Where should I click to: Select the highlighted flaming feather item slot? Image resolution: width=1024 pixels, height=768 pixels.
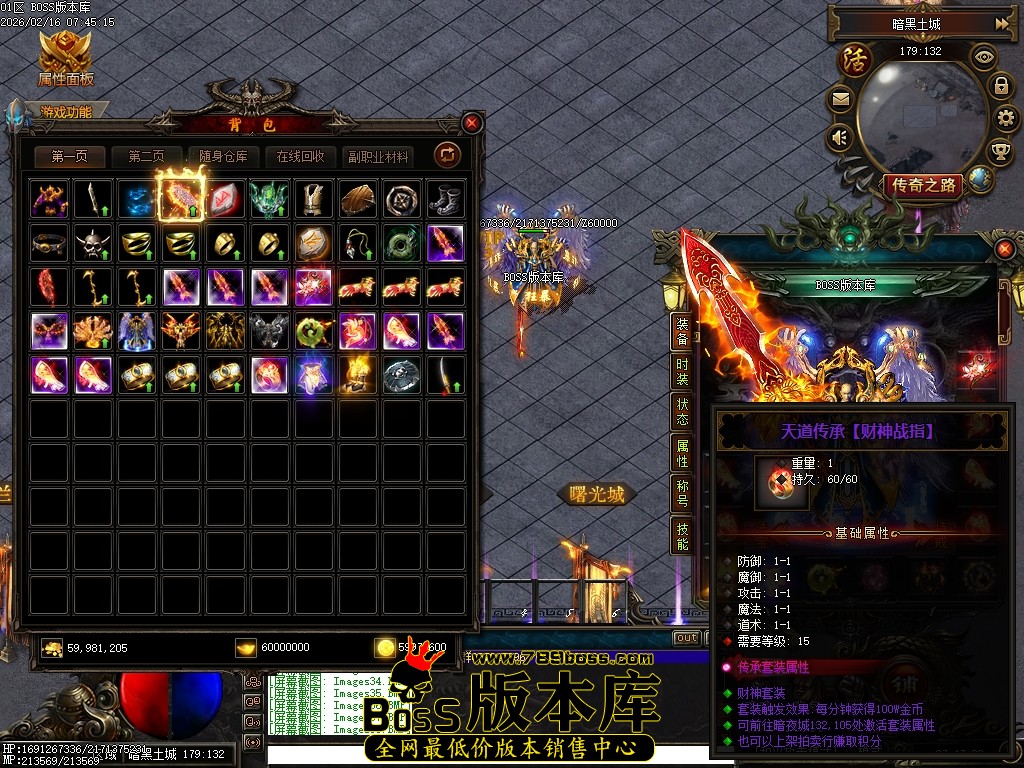pos(181,199)
